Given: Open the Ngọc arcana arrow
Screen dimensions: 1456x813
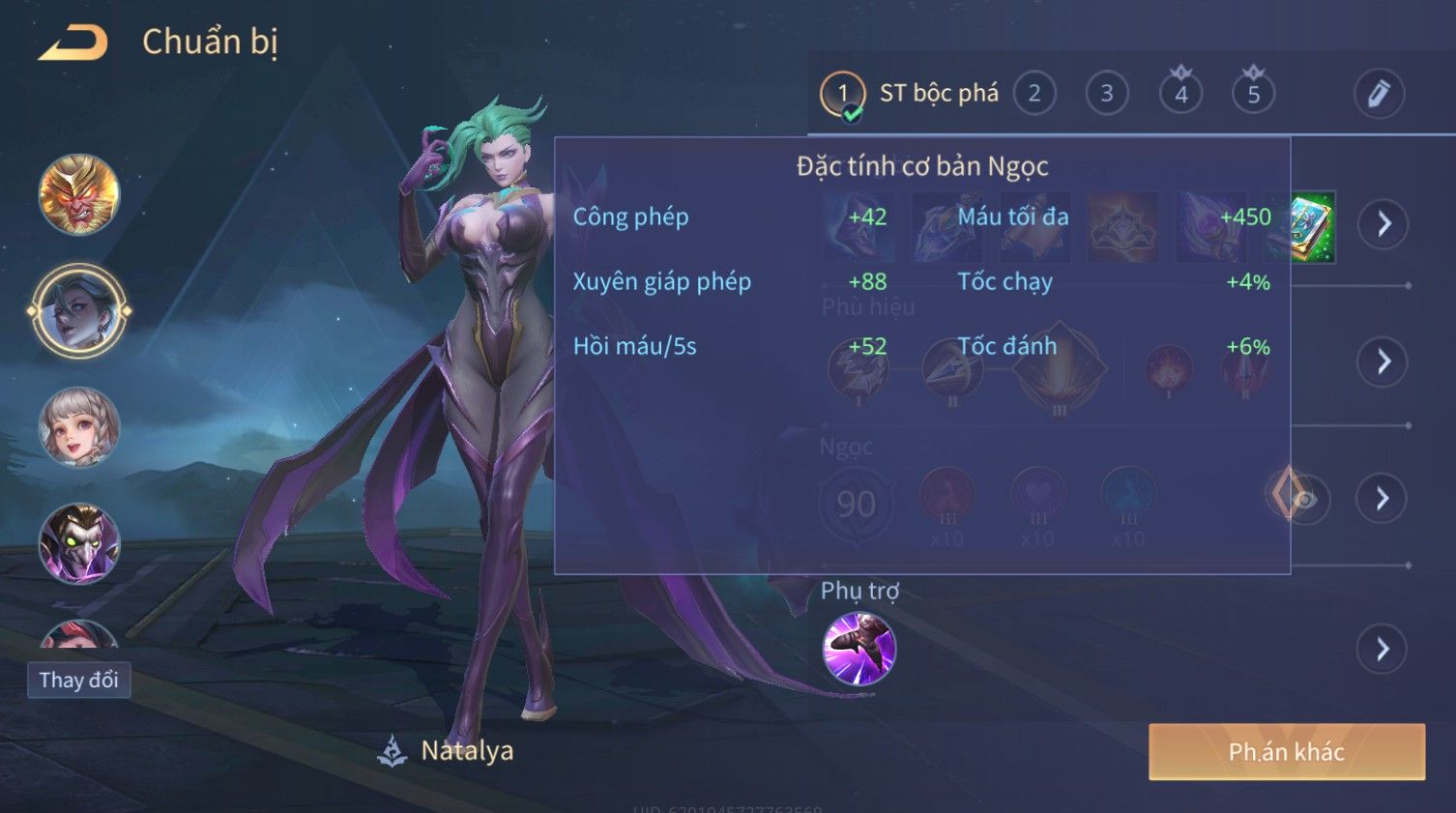Looking at the screenshot, I should [1383, 498].
